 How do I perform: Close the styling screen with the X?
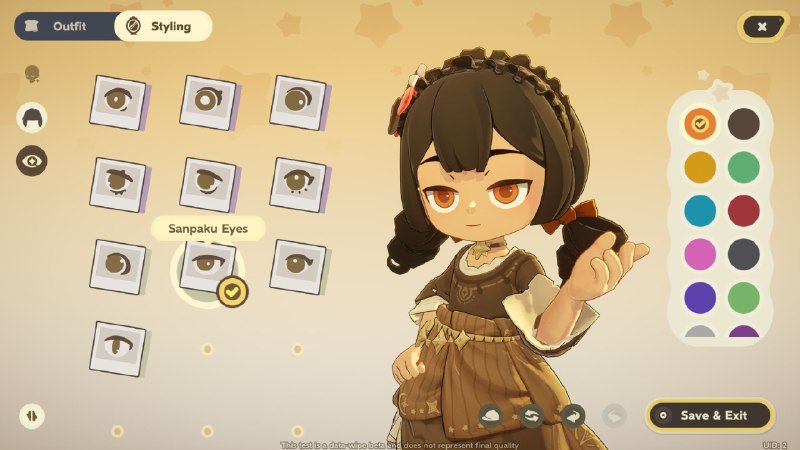pyautogui.click(x=762, y=27)
